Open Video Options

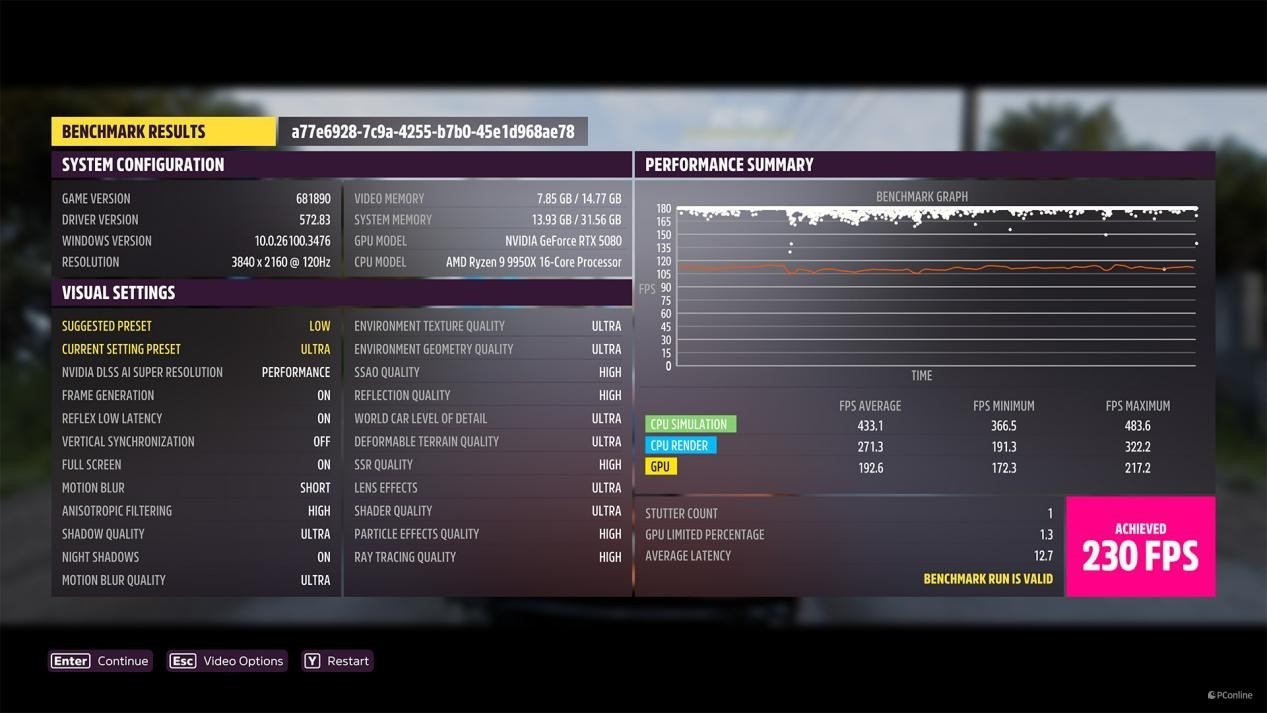pyautogui.click(x=227, y=661)
